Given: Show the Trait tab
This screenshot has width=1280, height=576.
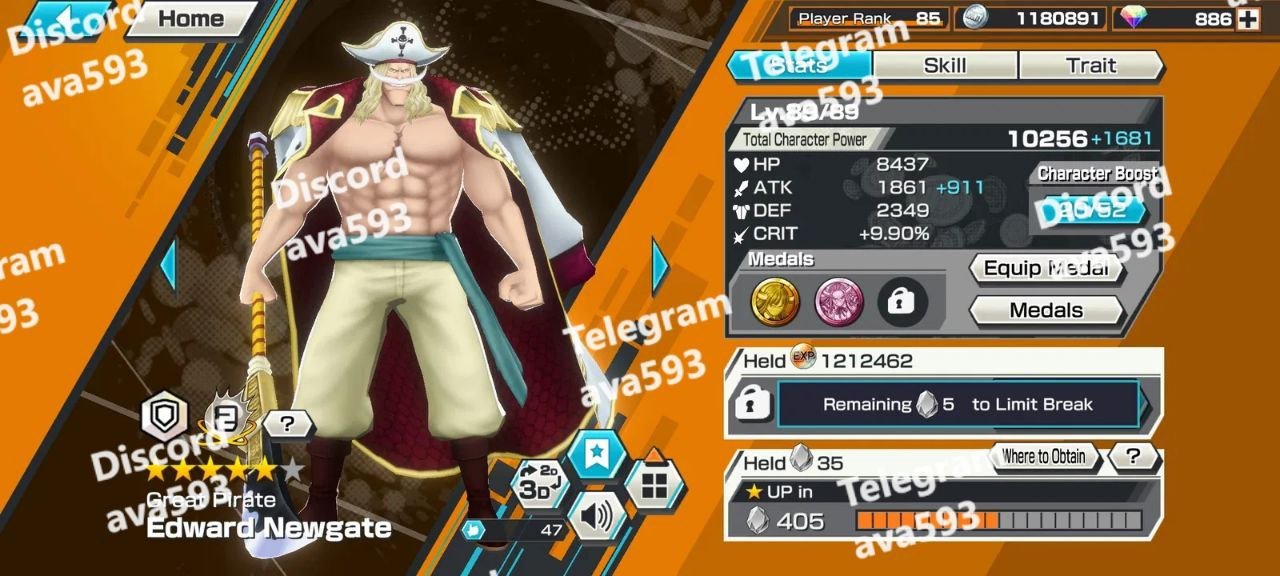Looking at the screenshot, I should tap(1090, 66).
